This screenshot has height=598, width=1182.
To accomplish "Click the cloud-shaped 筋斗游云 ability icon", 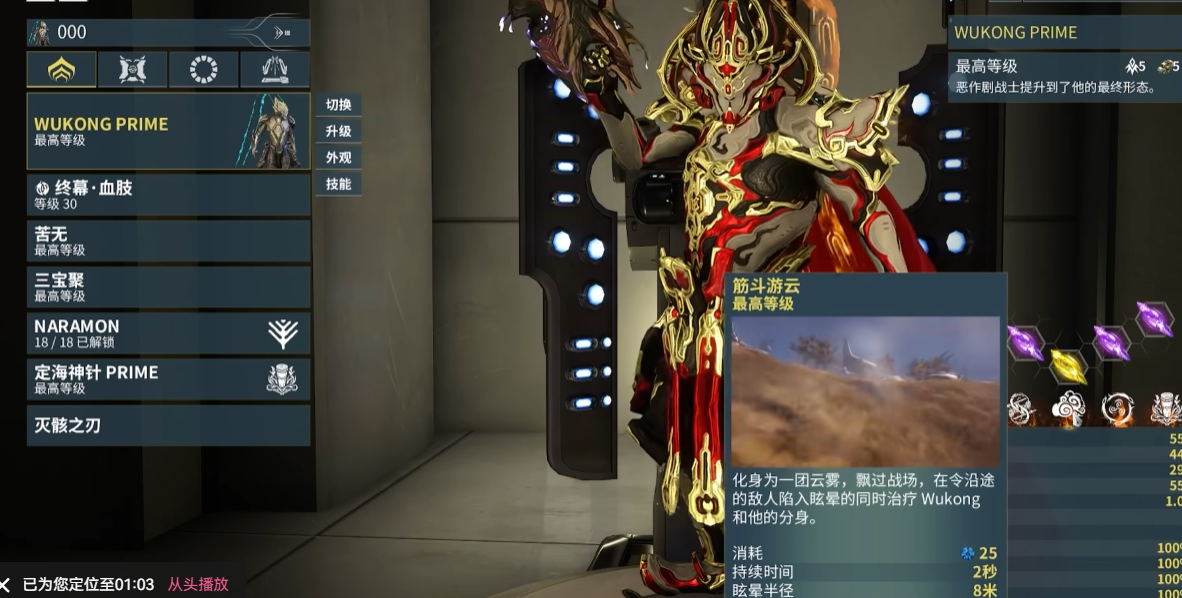I will (1068, 408).
